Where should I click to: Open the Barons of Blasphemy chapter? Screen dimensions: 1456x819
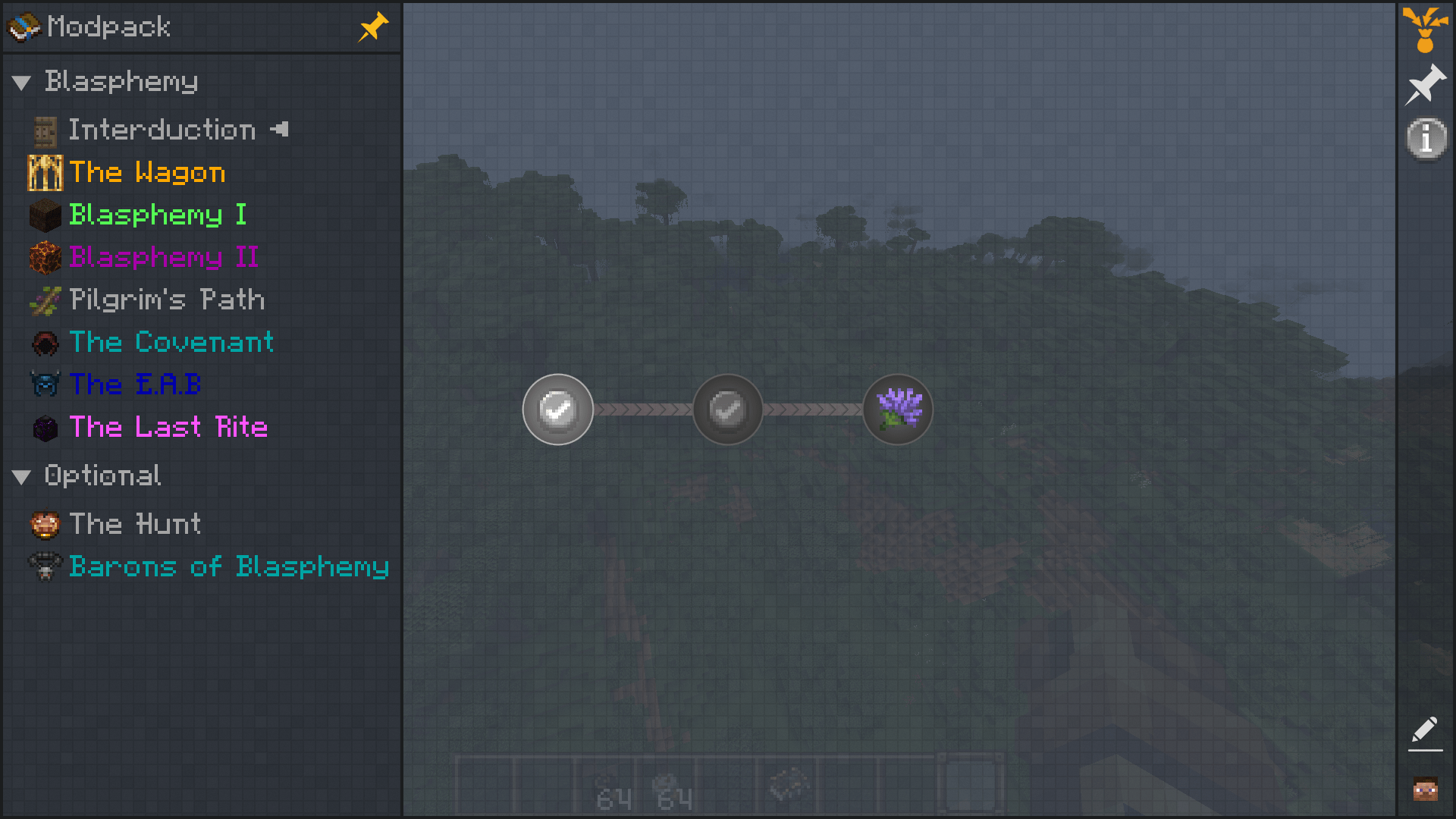[227, 566]
